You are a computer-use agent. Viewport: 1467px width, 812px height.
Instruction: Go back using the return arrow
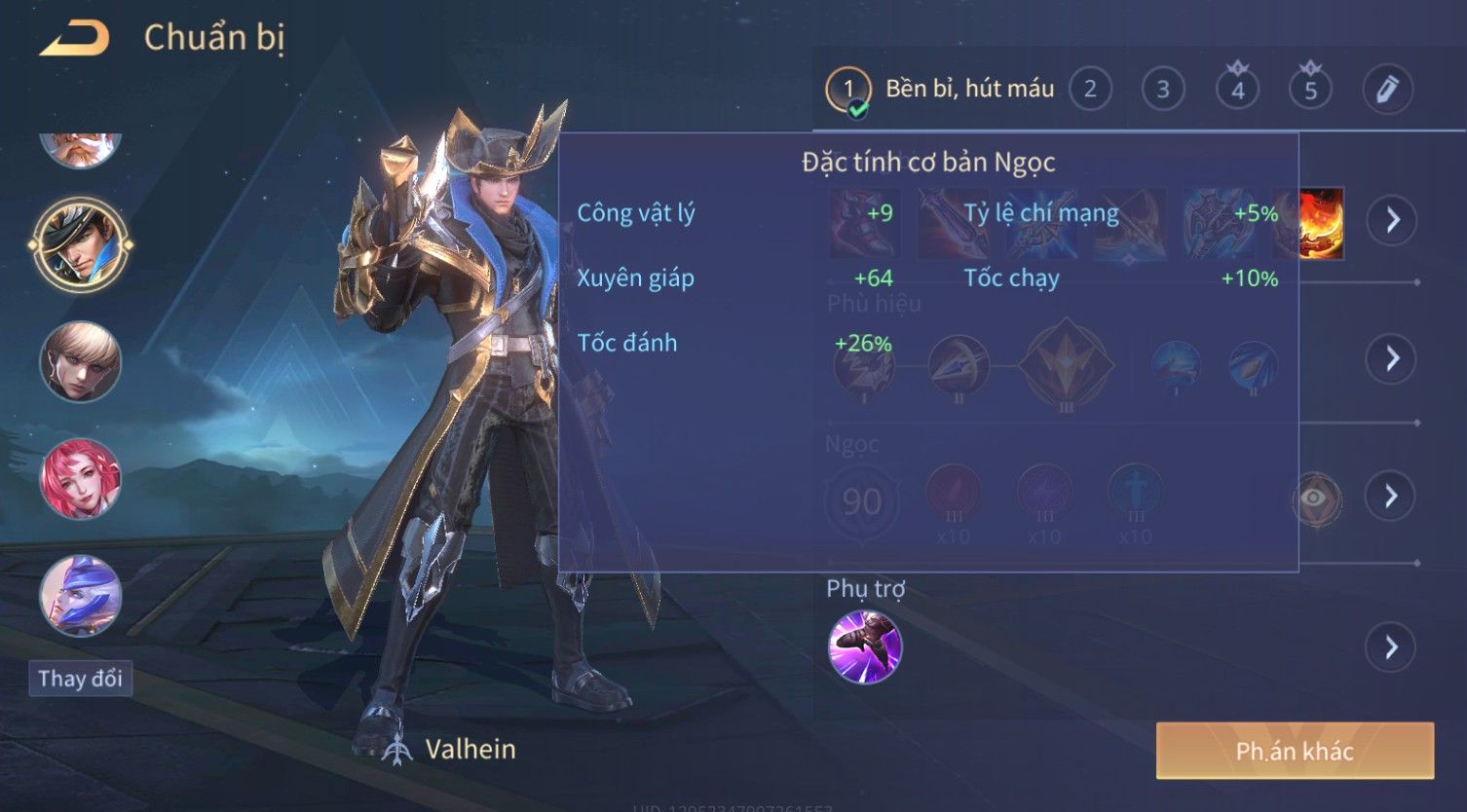tap(74, 39)
